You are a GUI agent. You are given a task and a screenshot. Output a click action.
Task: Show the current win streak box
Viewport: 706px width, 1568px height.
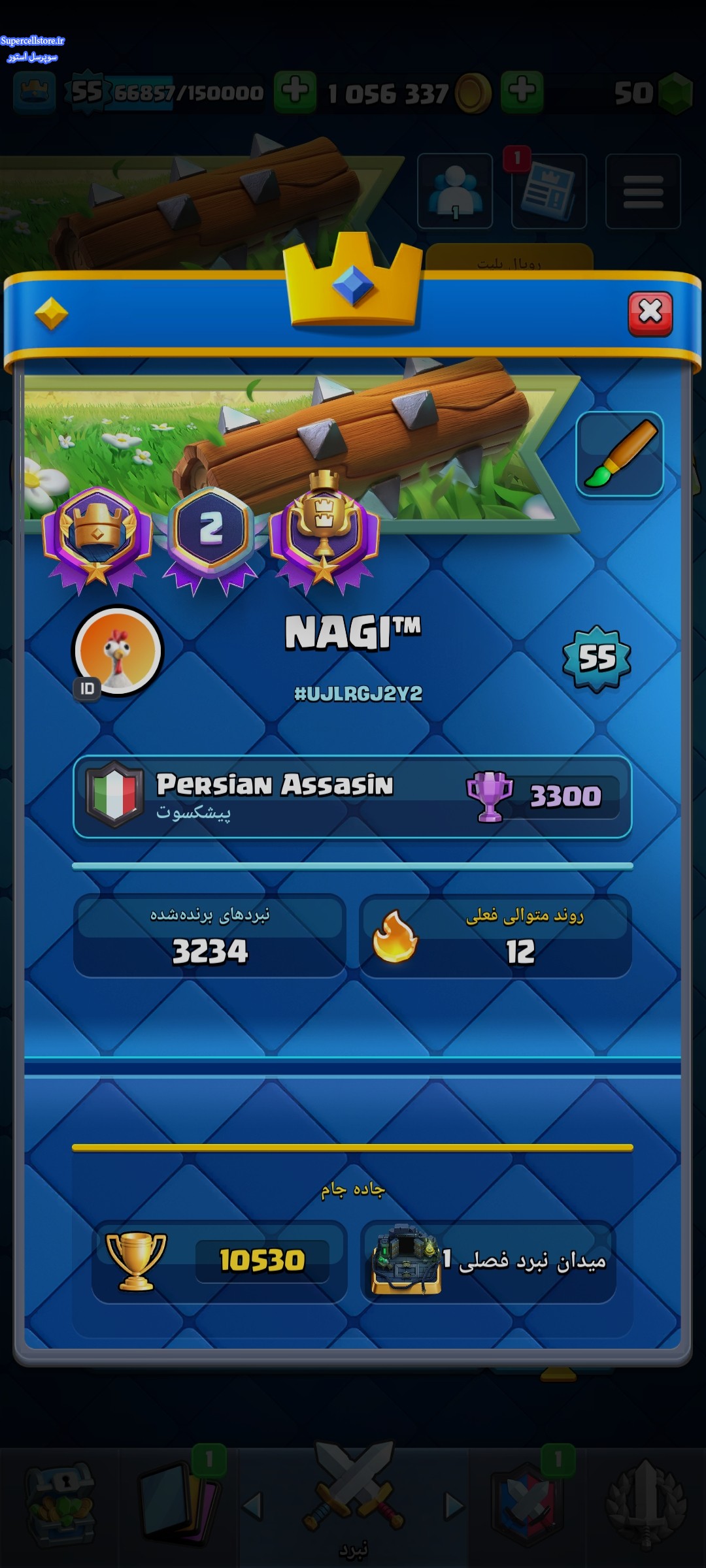[495, 936]
